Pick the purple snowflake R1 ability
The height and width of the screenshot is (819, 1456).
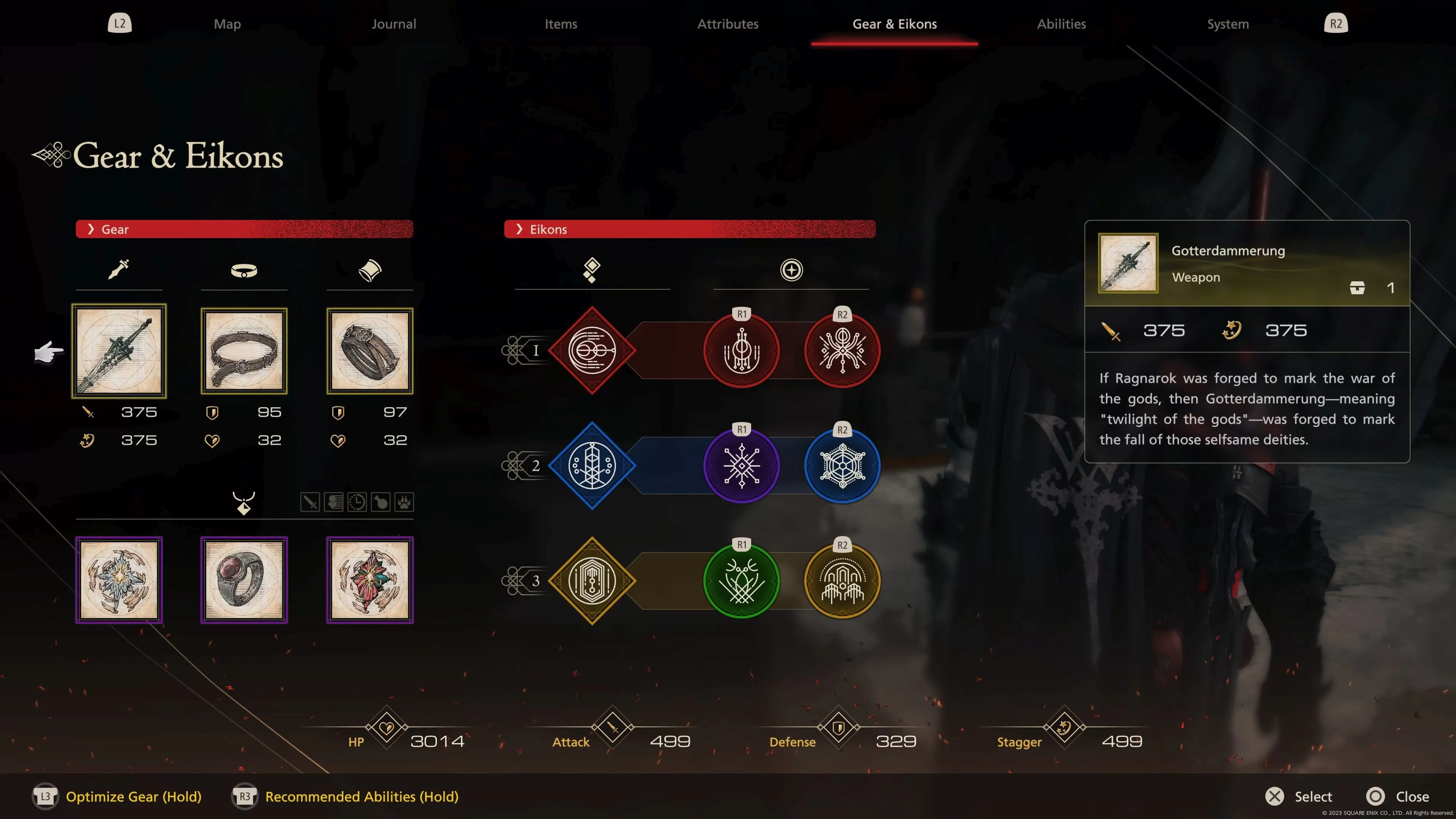coord(741,465)
